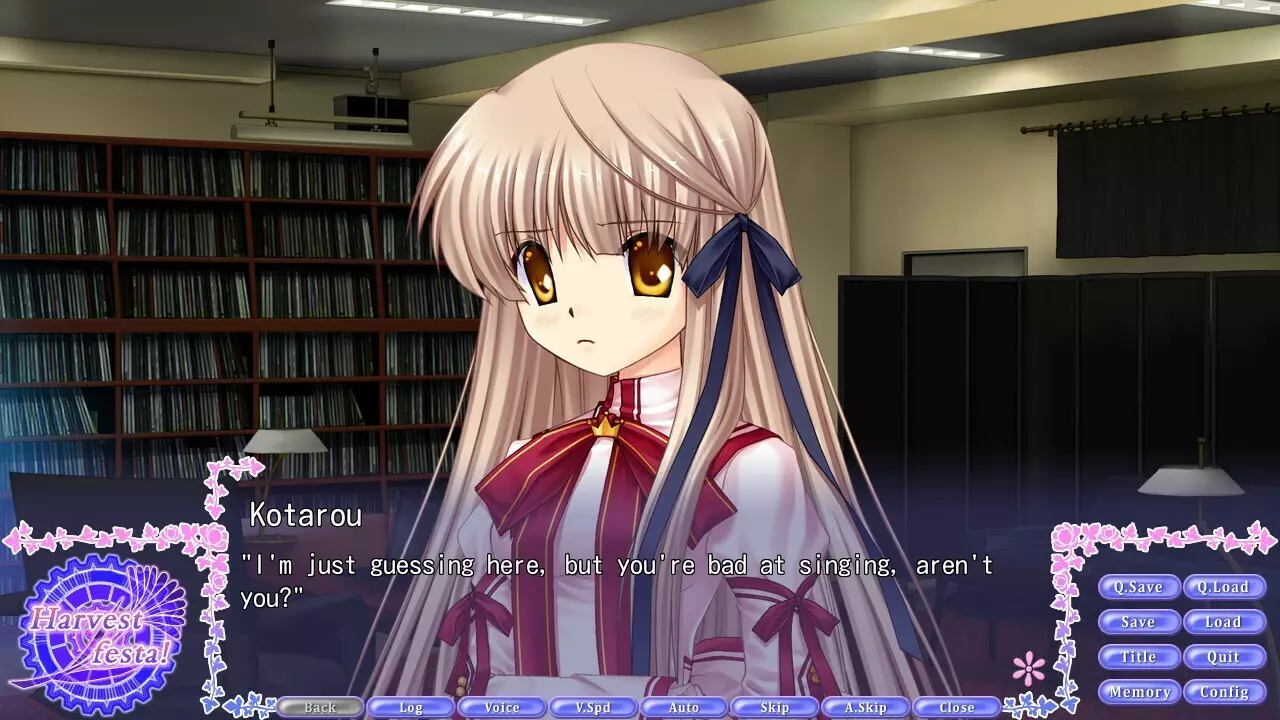The width and height of the screenshot is (1280, 720).
Task: Adjust V.Spd text speed
Action: tap(593, 706)
